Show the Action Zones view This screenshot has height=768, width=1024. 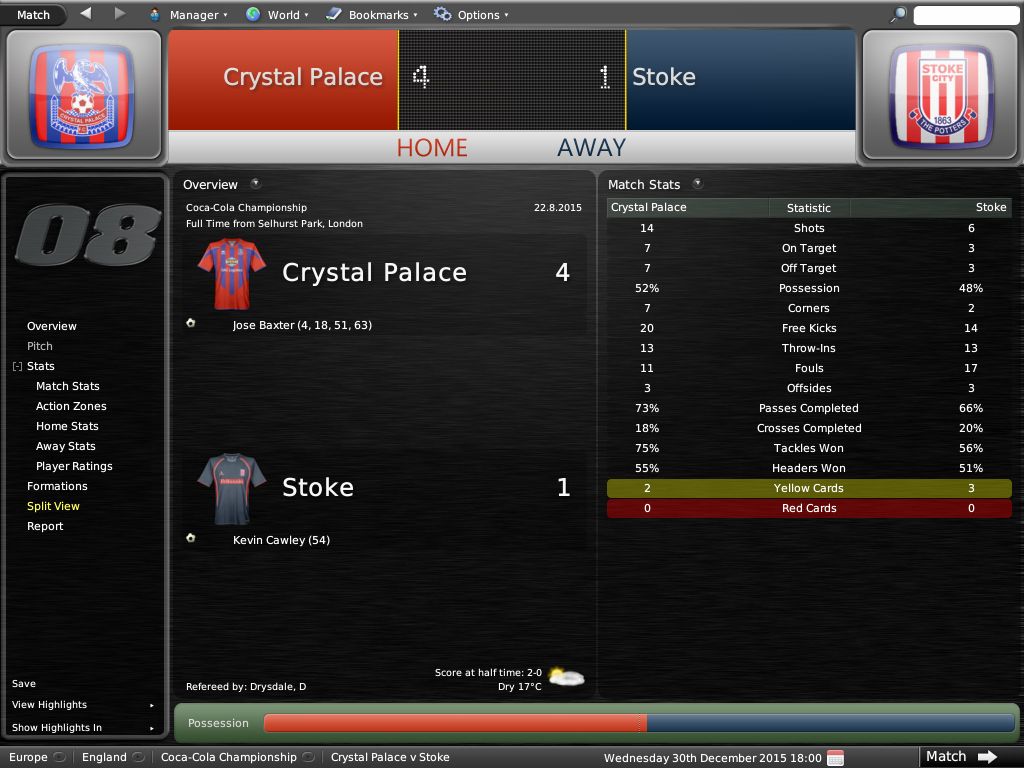click(71, 406)
